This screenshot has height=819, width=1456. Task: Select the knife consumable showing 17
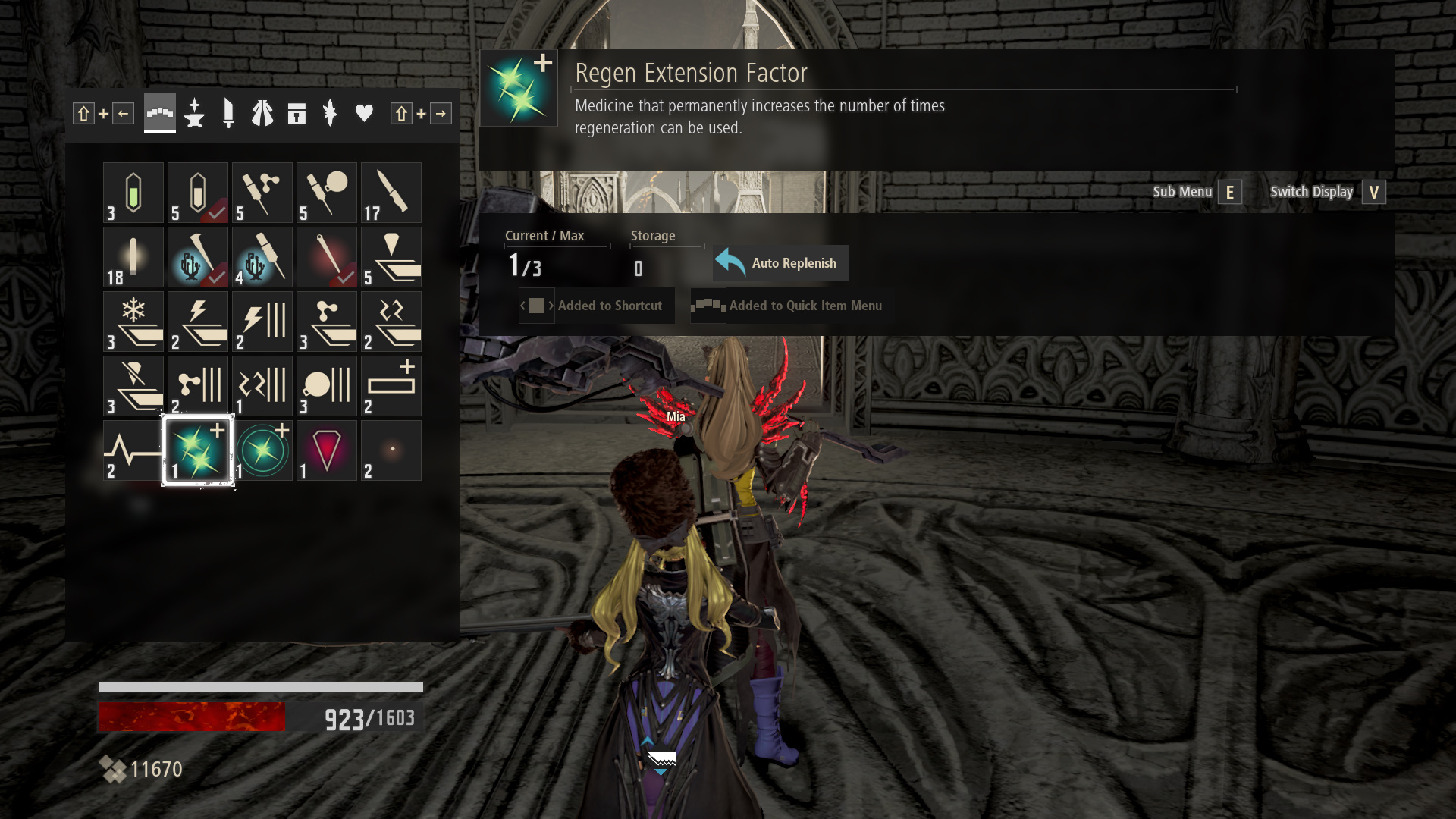click(391, 192)
